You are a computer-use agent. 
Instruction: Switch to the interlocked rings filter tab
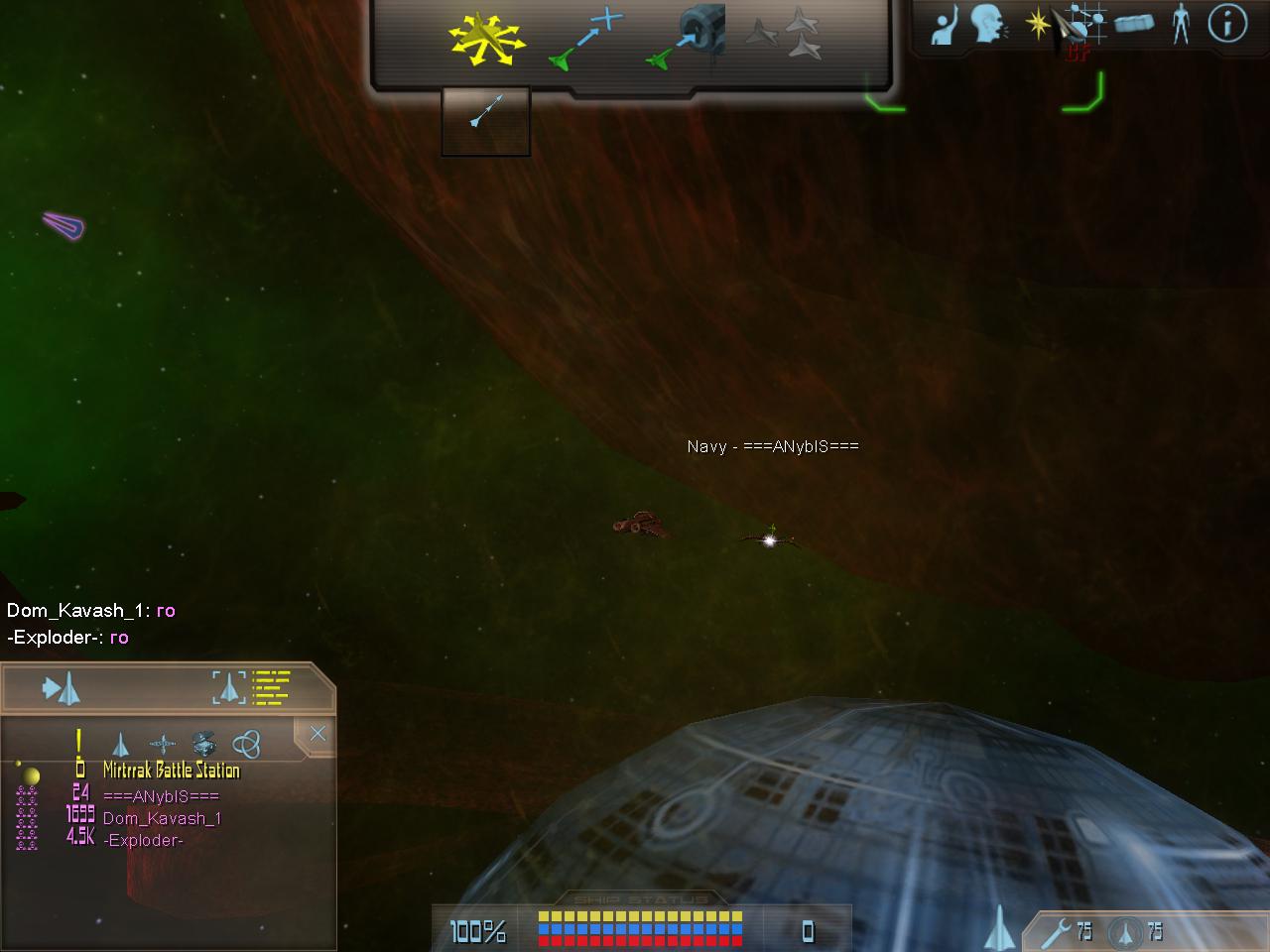click(246, 744)
